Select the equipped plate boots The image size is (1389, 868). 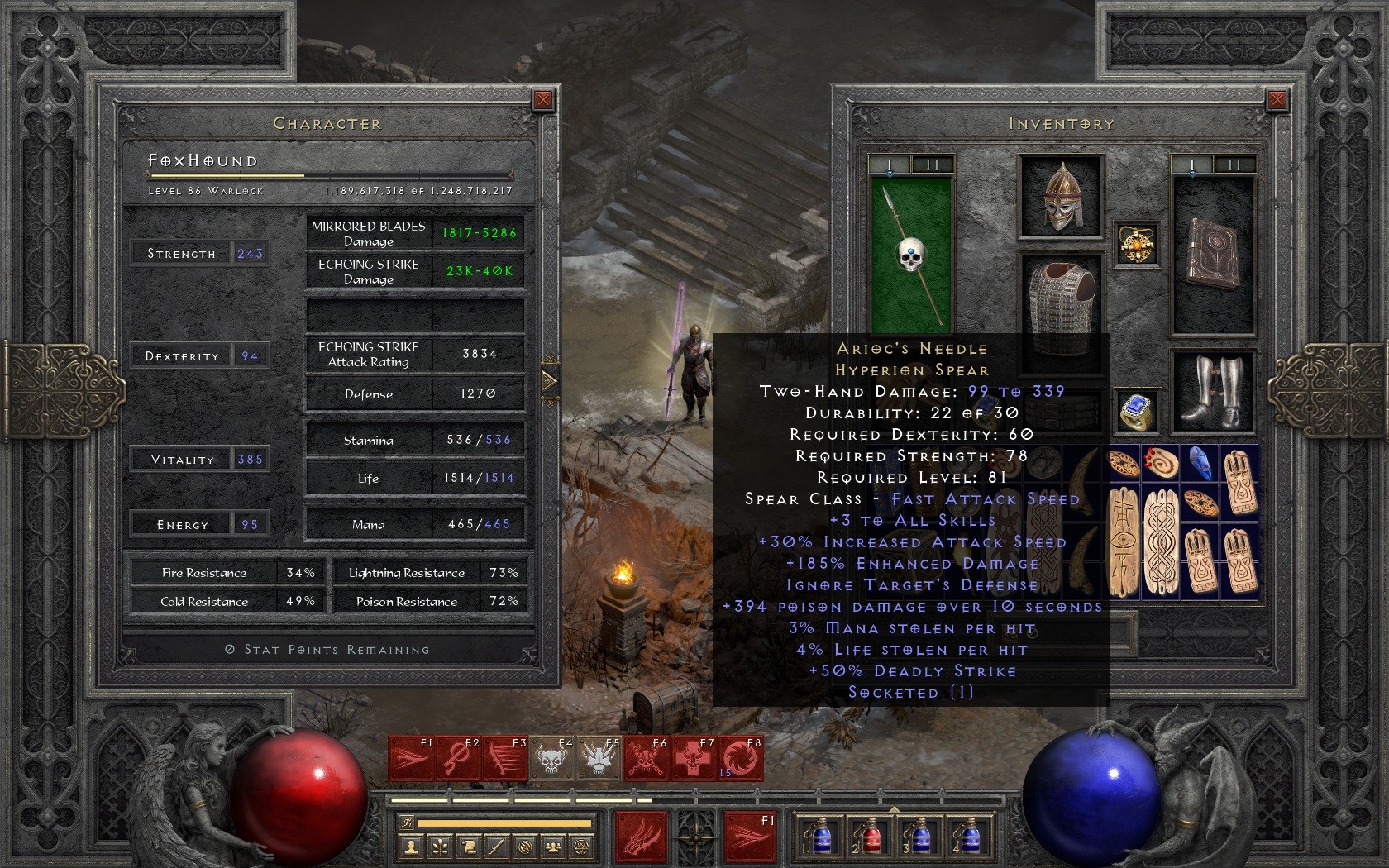(x=1213, y=390)
